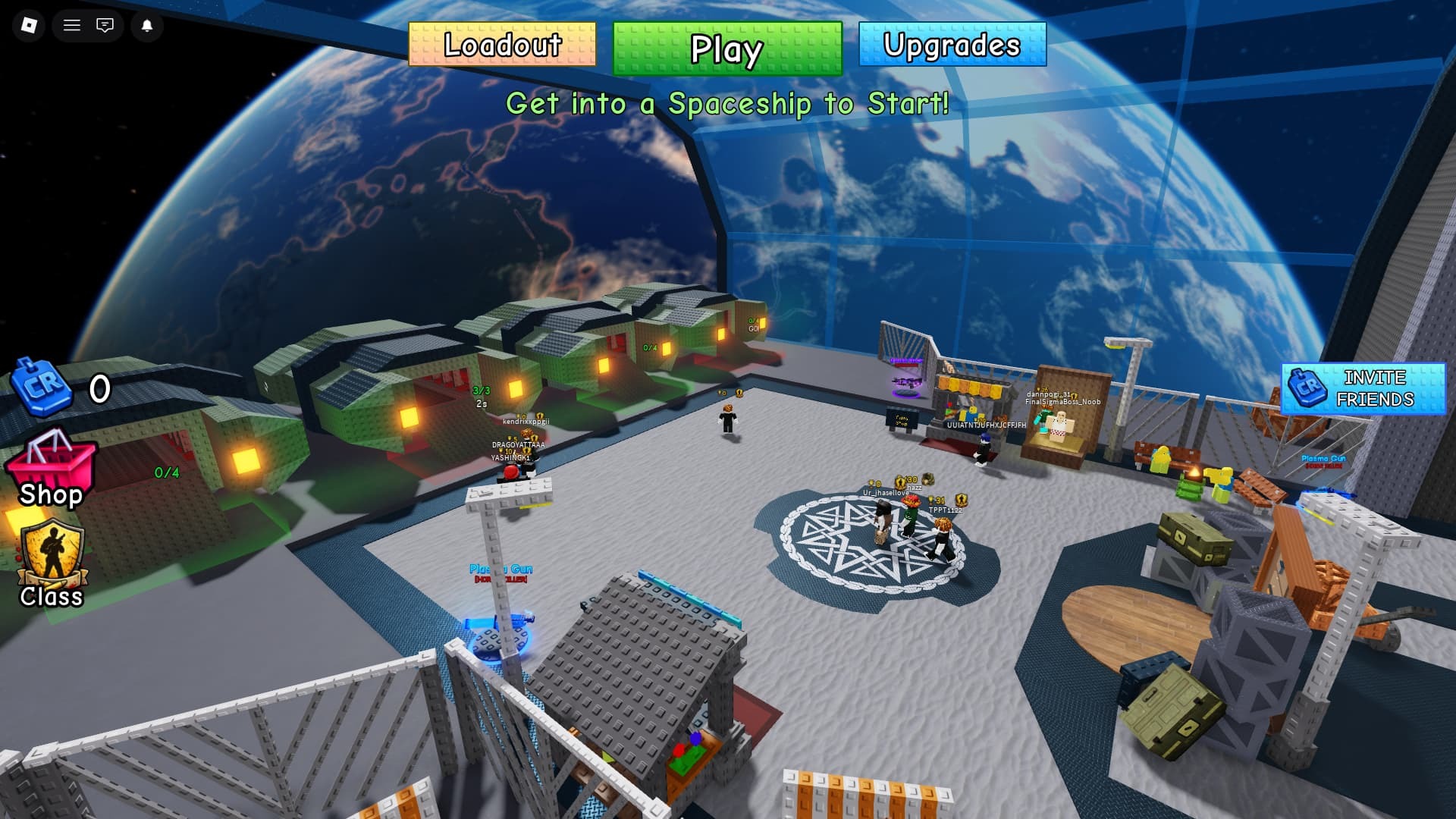Toggle the Roblox chat window

[x=105, y=26]
